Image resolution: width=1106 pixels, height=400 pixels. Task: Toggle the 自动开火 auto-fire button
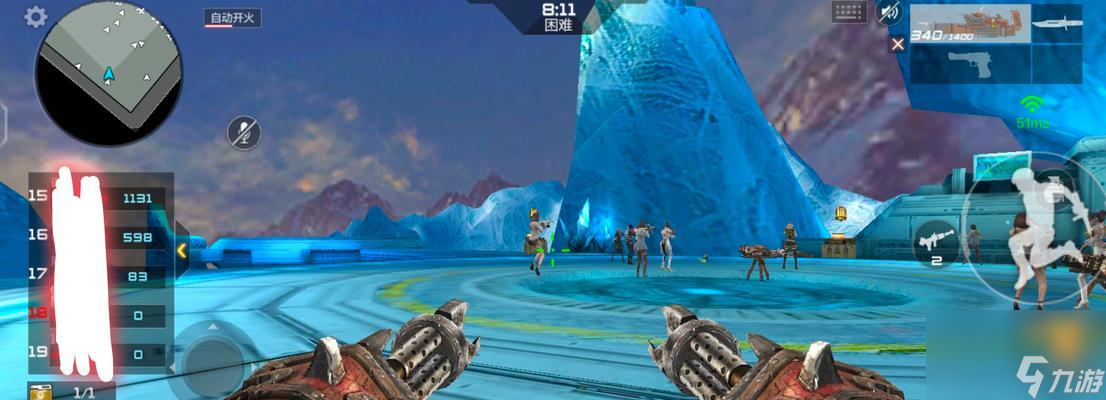click(232, 18)
